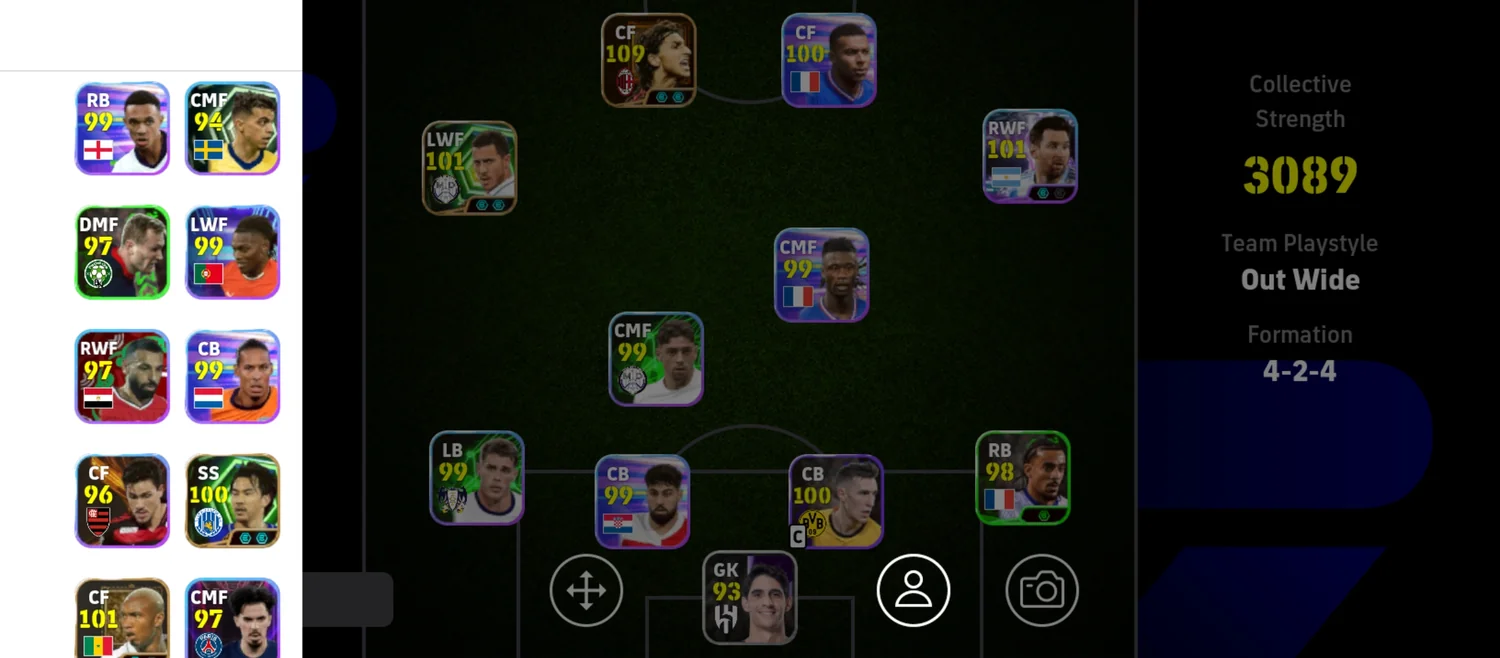Choose the 100 CF French striker card
Screen dimensions: 1500x658
(829, 60)
